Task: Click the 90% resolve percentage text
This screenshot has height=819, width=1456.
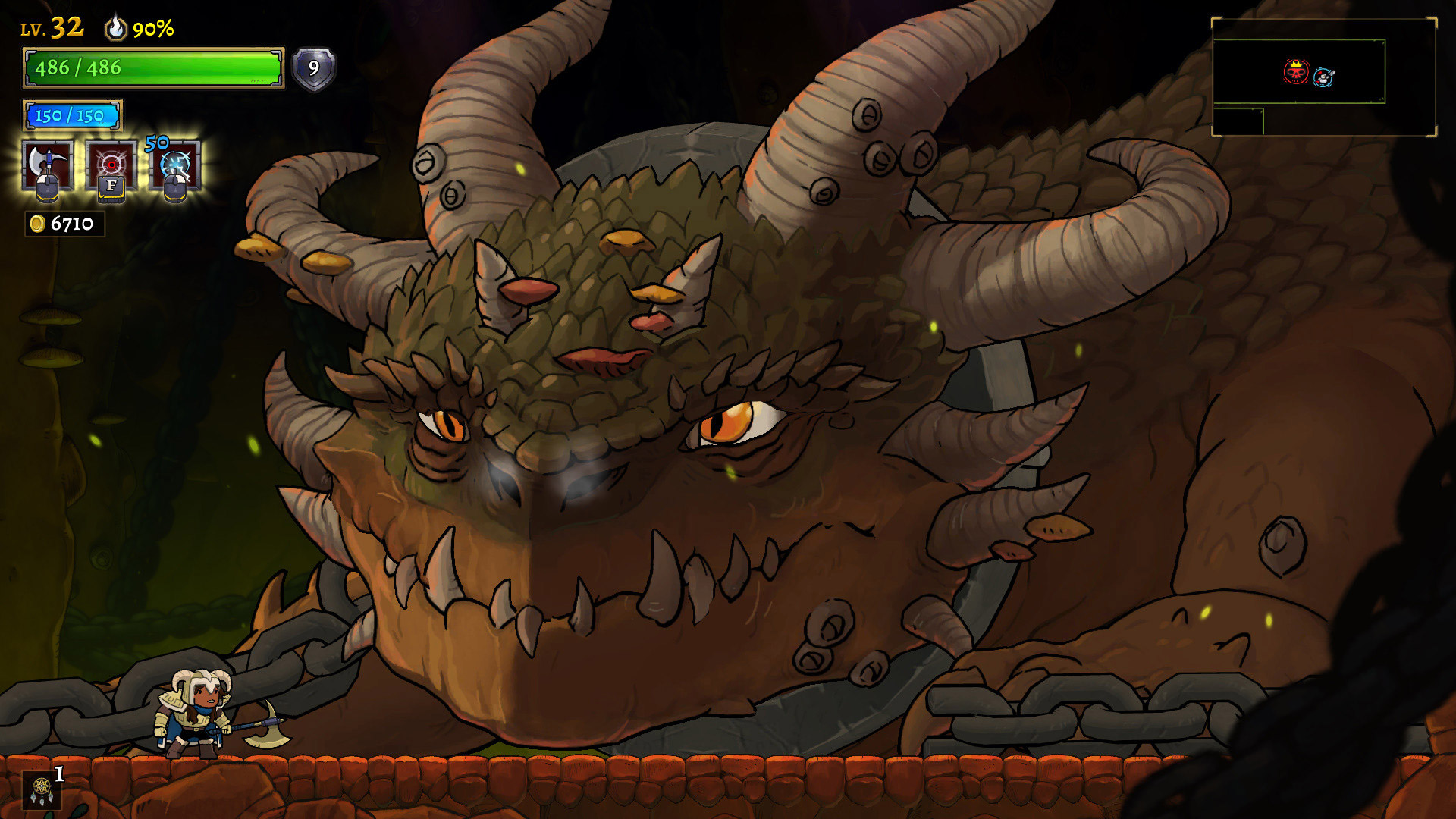Action: [152, 29]
